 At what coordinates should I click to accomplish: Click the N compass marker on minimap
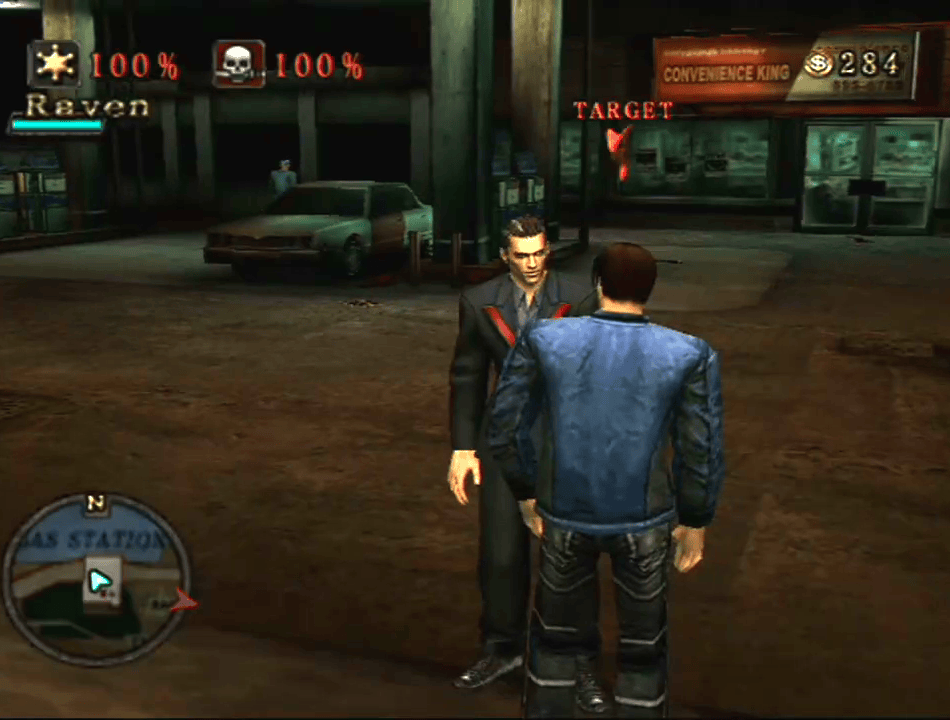pos(96,503)
